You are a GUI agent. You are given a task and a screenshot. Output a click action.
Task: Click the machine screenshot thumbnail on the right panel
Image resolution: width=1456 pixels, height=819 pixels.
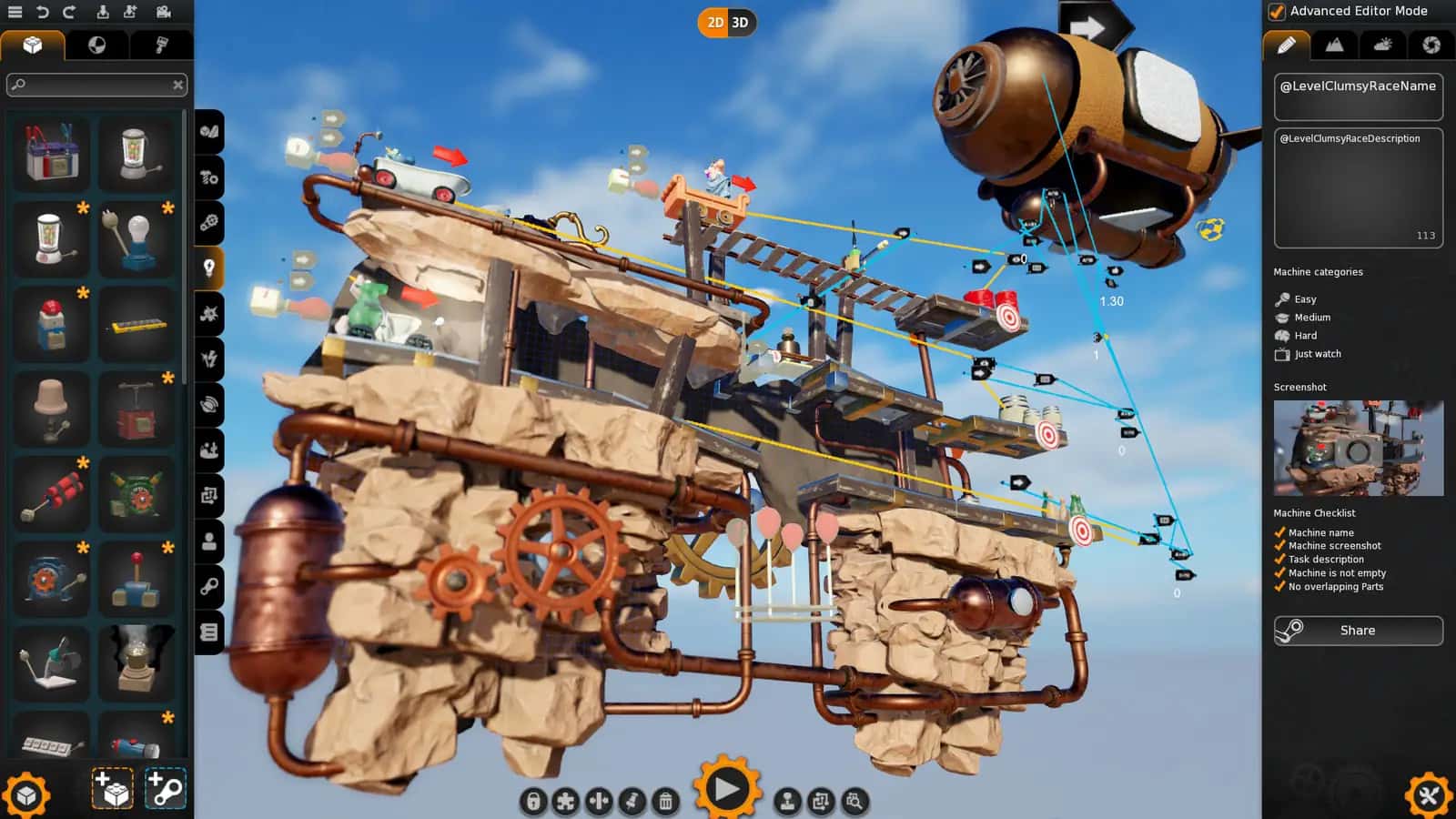[x=1357, y=447]
